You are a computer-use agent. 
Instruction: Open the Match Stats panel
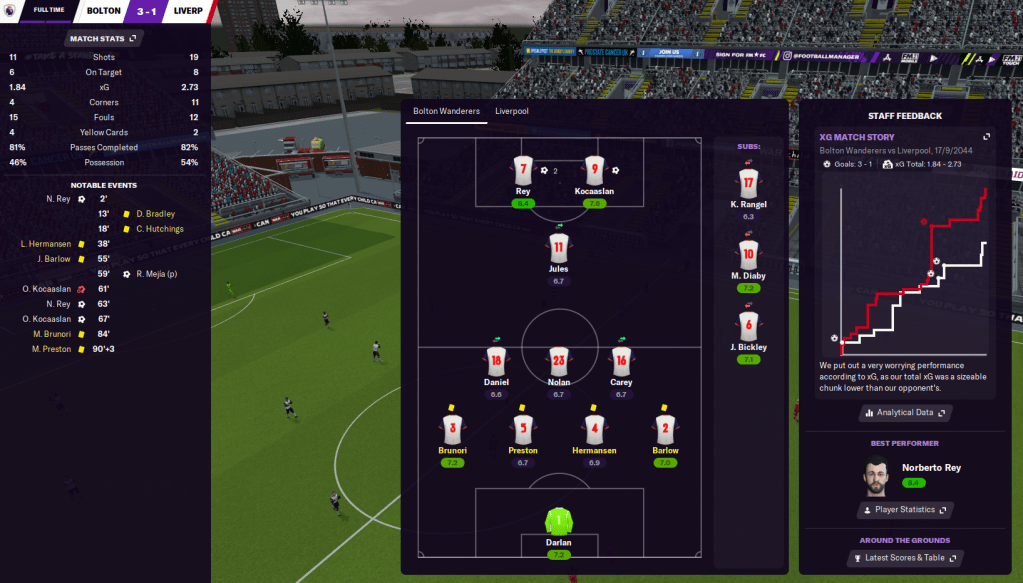click(104, 38)
